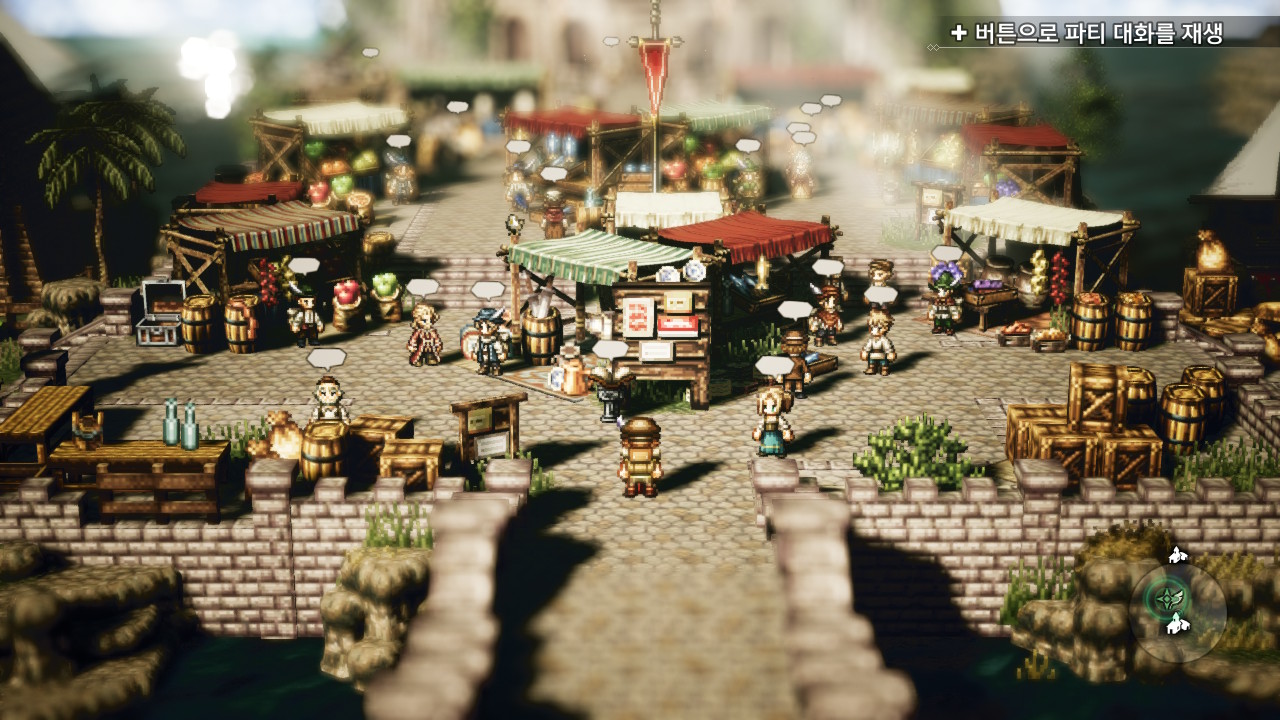Open the circular compass minimap
Screen dimensions: 1280x720
tap(1176, 612)
